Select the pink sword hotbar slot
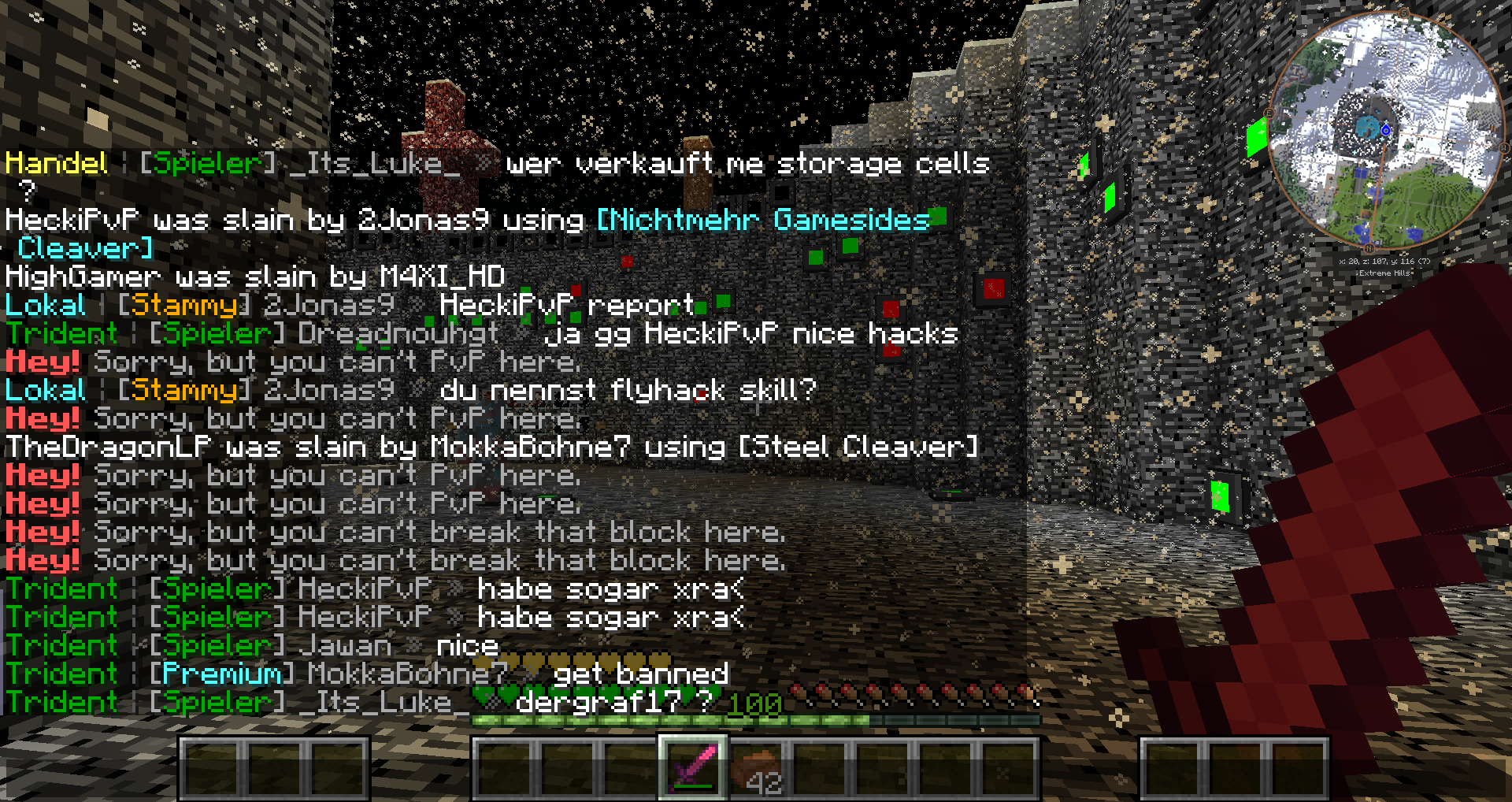 692,767
